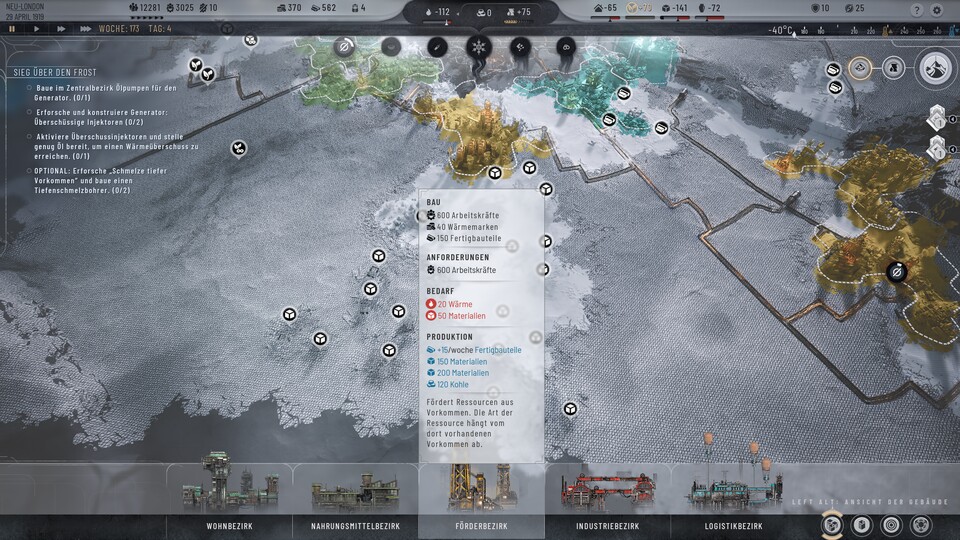Choose the Logistikbezirk district
Viewport: 960px width, 540px height.
[732, 525]
